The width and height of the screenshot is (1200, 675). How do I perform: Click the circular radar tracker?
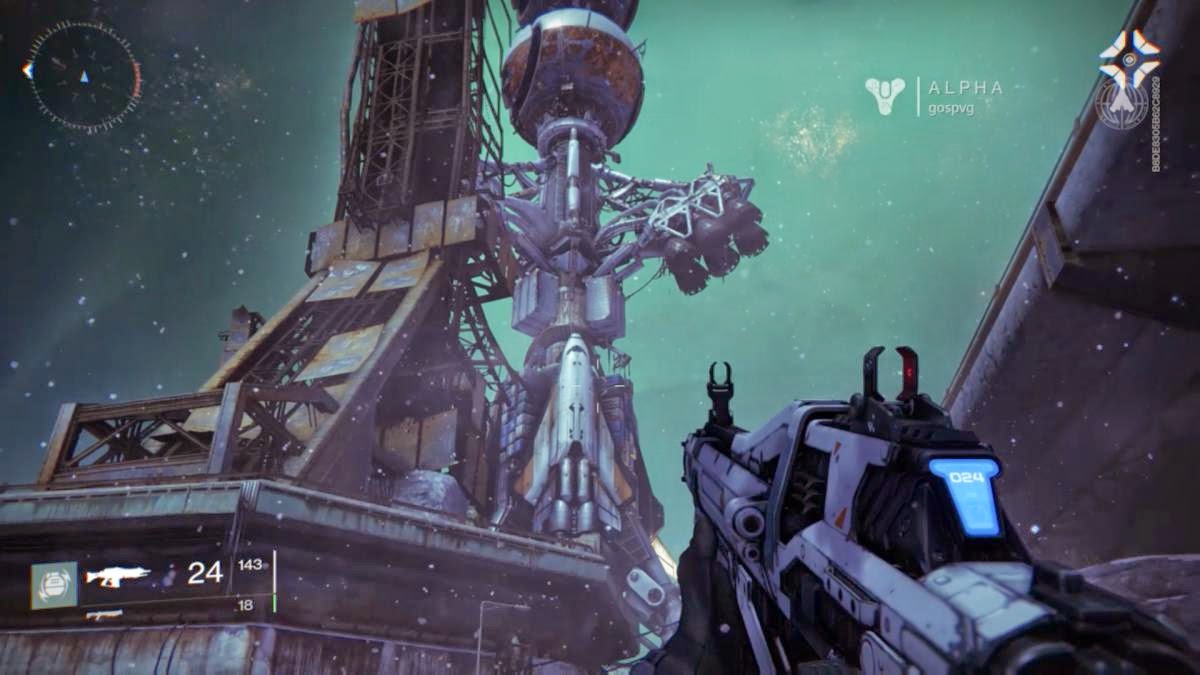83,76
